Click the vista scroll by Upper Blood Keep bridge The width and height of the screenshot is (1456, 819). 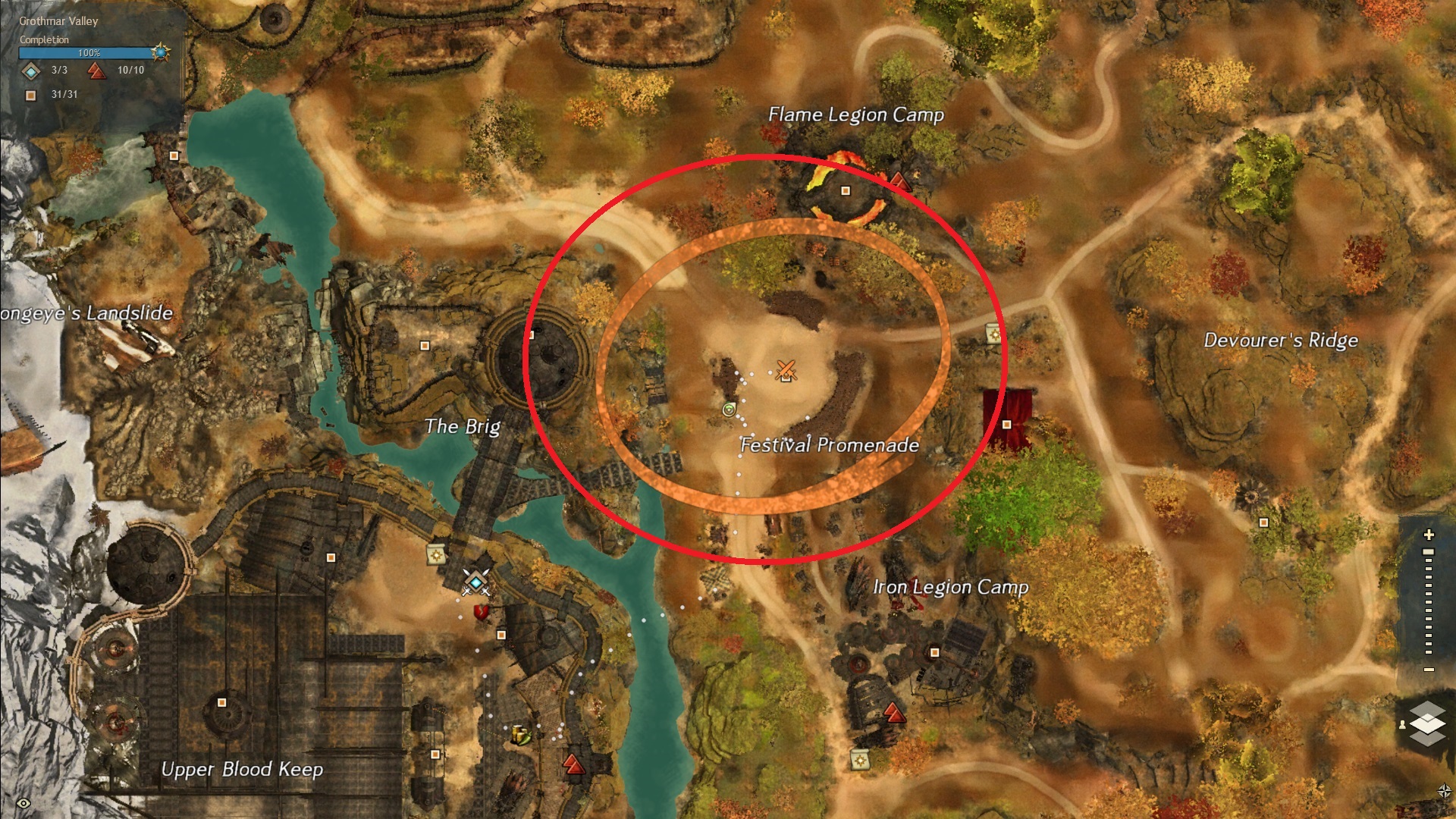click(436, 555)
